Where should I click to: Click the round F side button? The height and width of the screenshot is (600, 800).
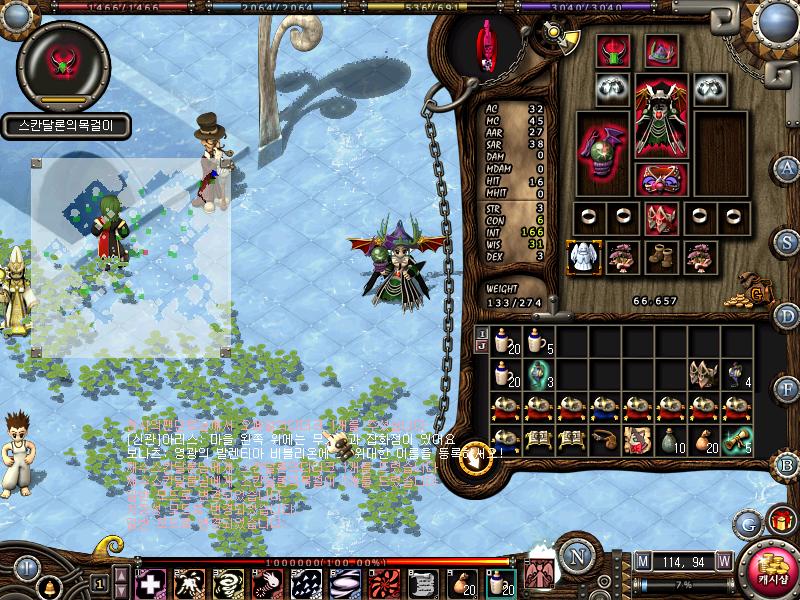(x=788, y=390)
